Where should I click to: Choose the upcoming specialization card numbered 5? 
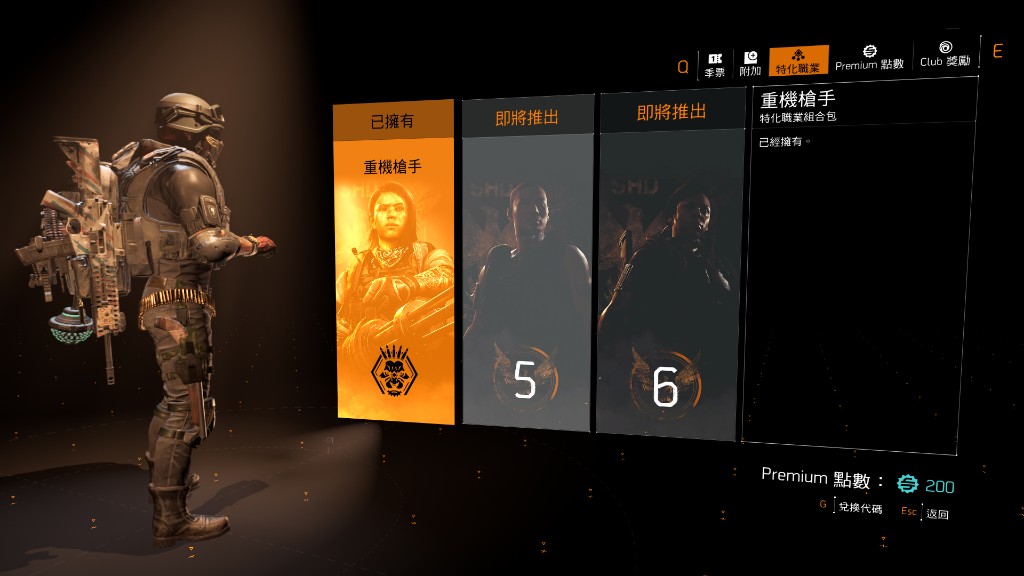526,270
